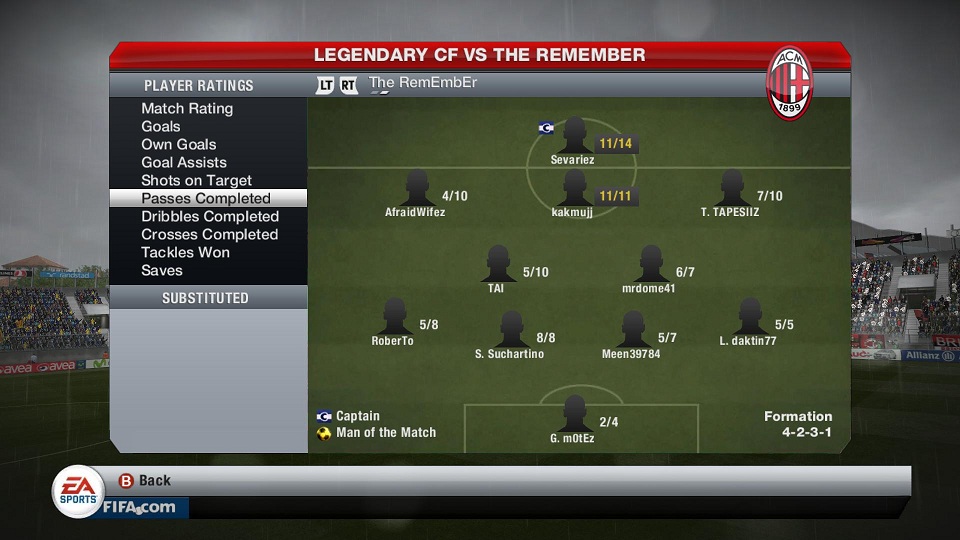This screenshot has width=960, height=540.
Task: View Dribbles Completed stats
Action: click(209, 217)
